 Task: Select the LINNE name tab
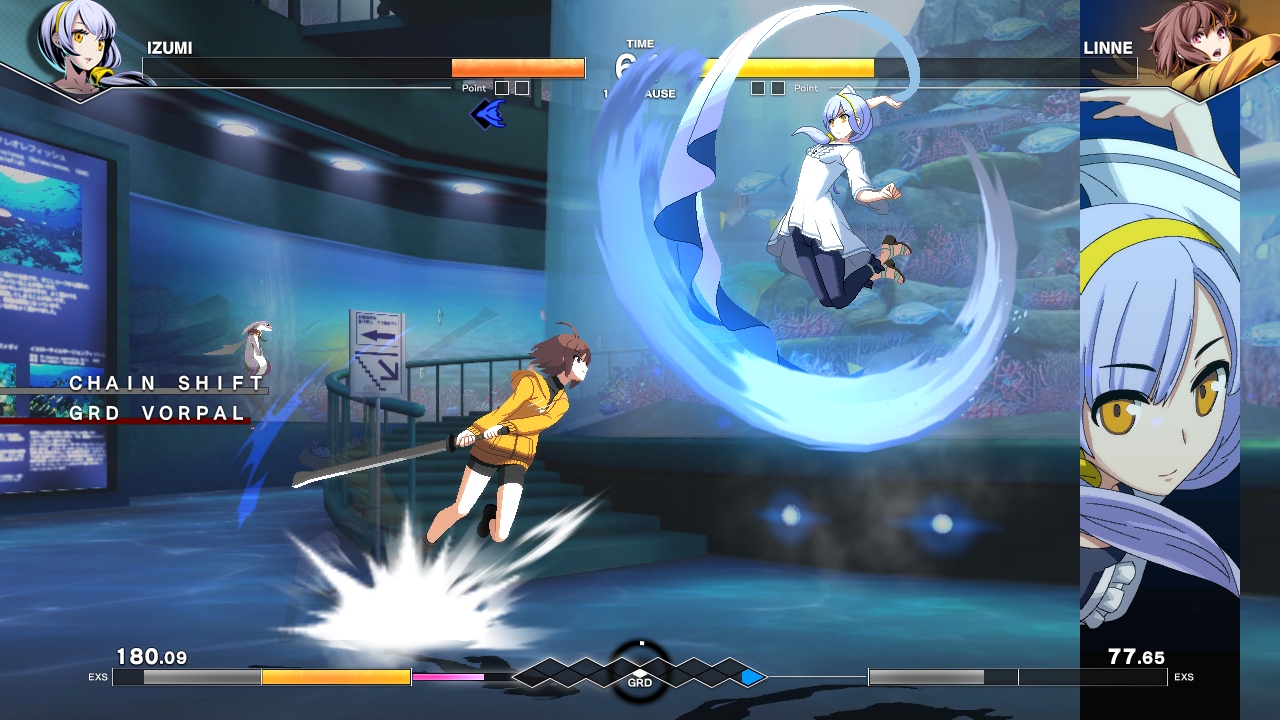pos(1108,47)
